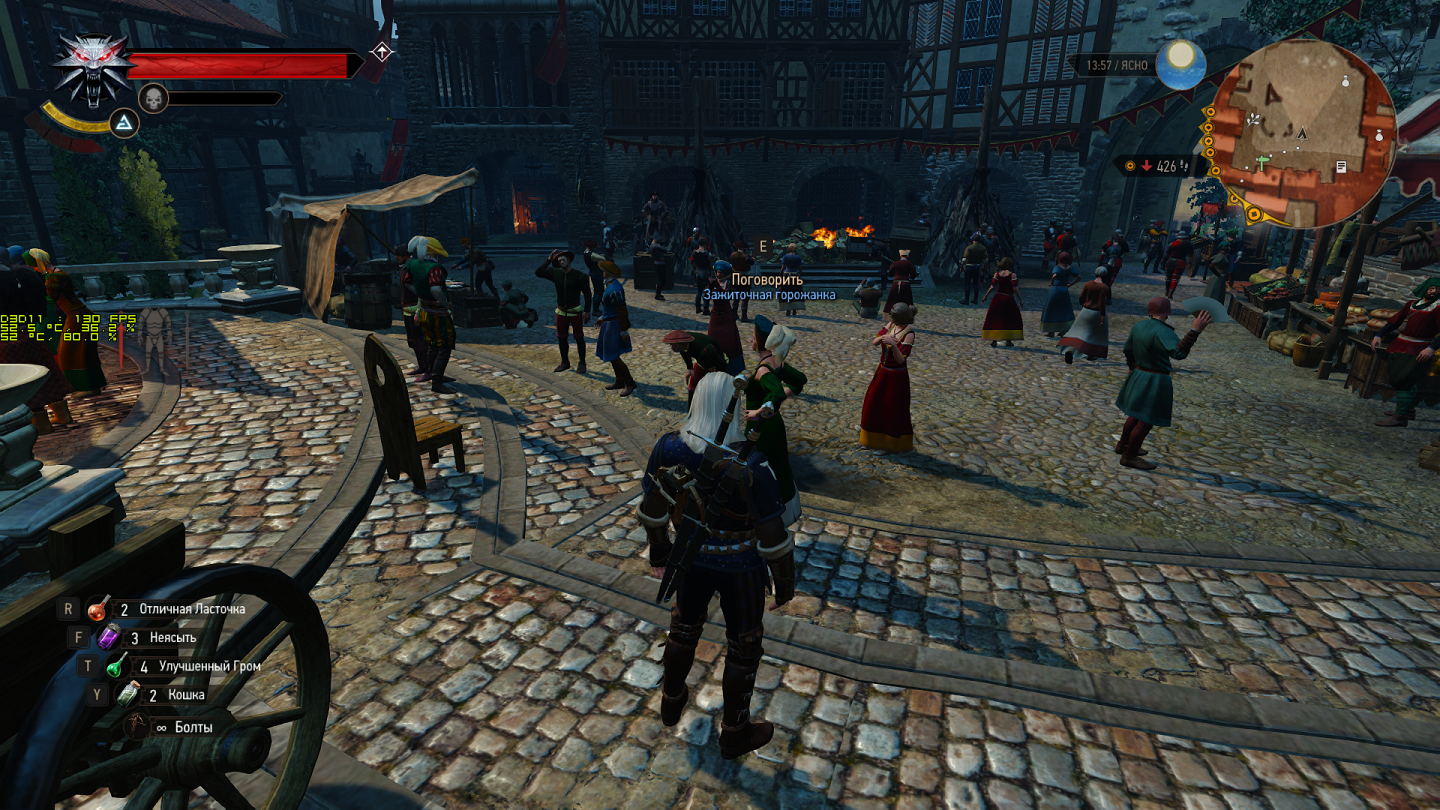Click the sunny weather icon
This screenshot has height=810, width=1440.
pos(1181,64)
